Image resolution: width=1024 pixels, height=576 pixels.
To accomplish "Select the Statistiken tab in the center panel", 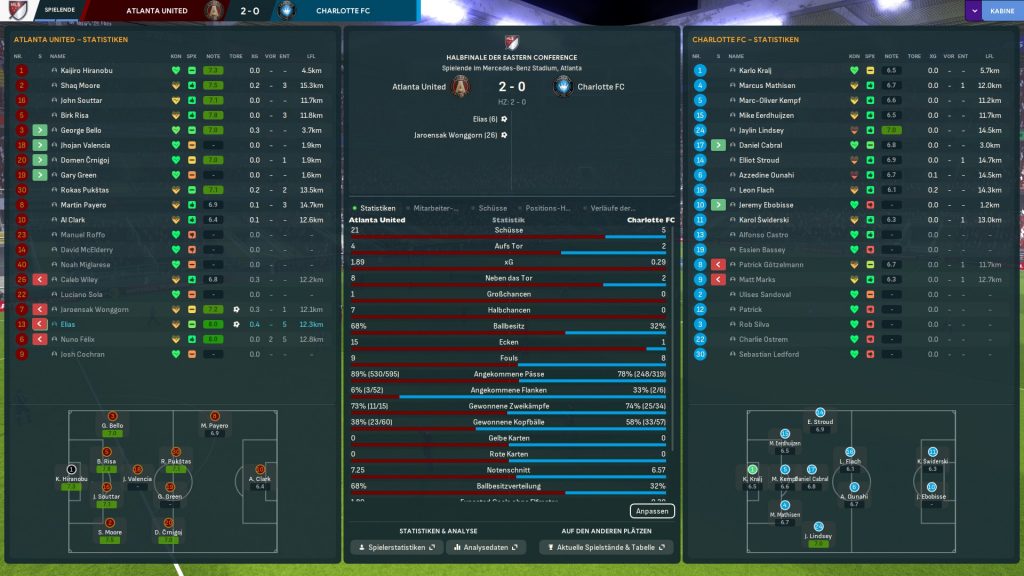I will pos(377,208).
